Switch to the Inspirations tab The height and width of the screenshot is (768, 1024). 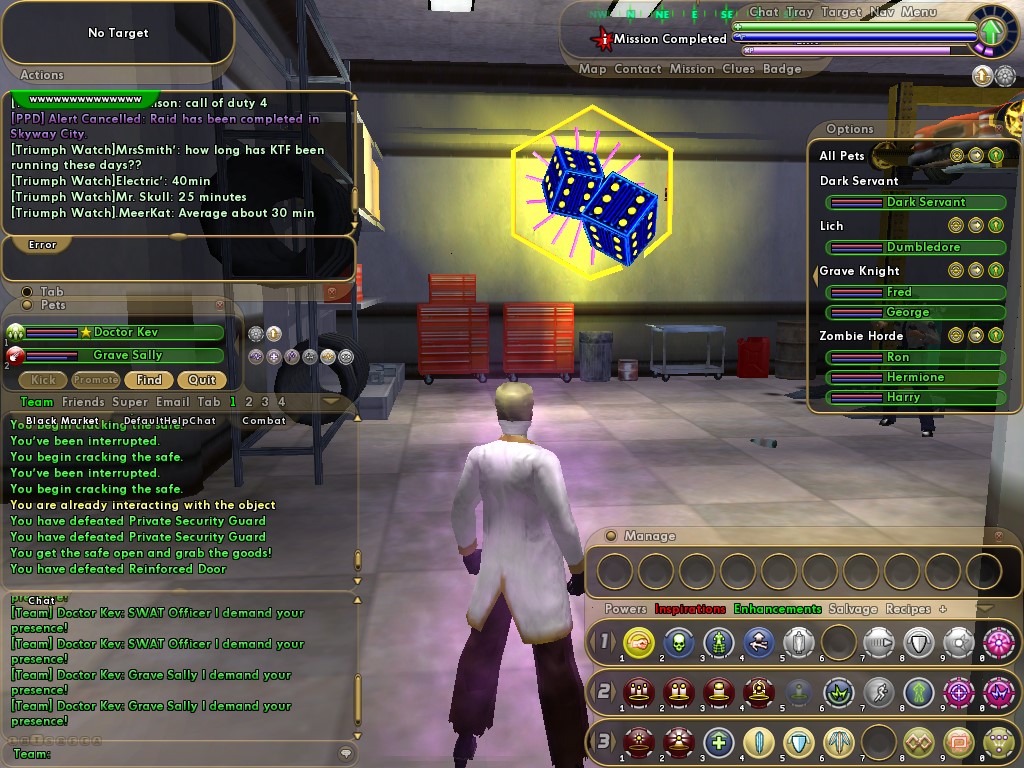coord(690,609)
